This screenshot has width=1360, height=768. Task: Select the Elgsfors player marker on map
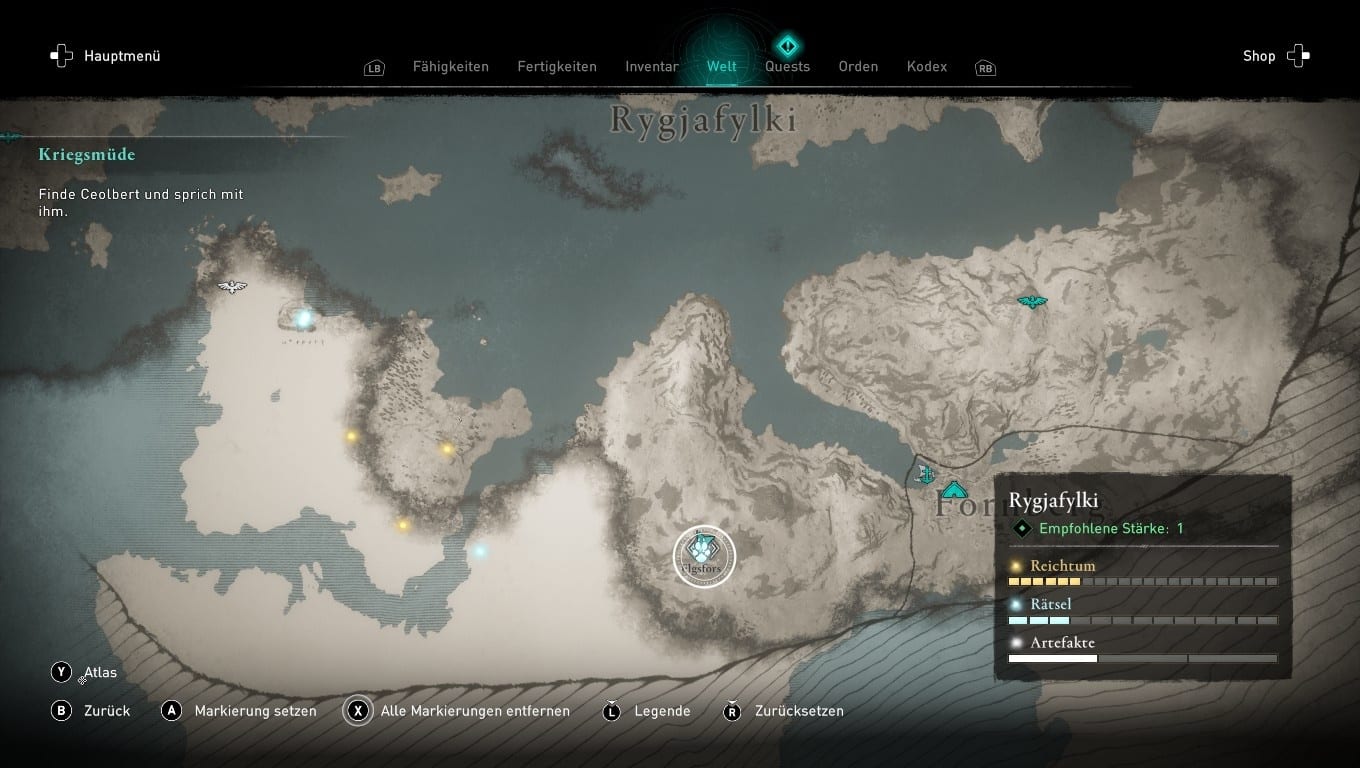704,557
